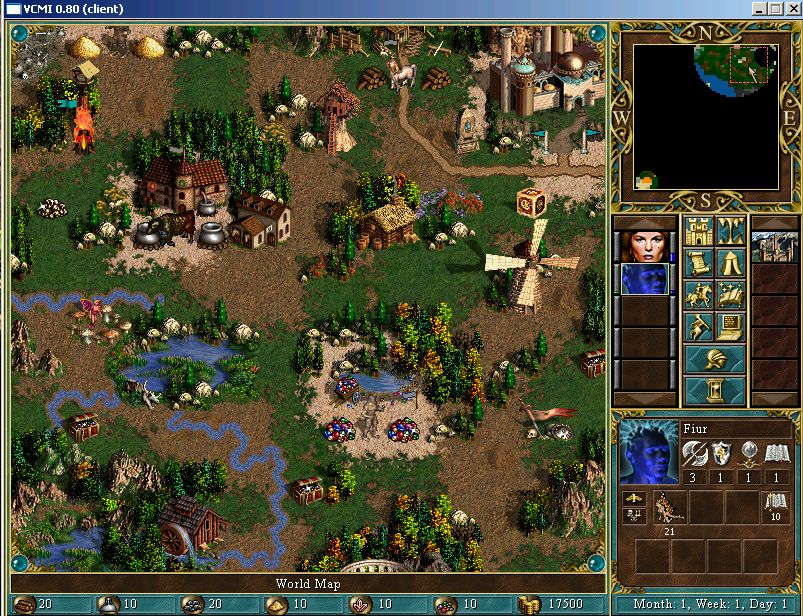Close the VCMI client window
Screen dimensions: 803x616
point(792,8)
